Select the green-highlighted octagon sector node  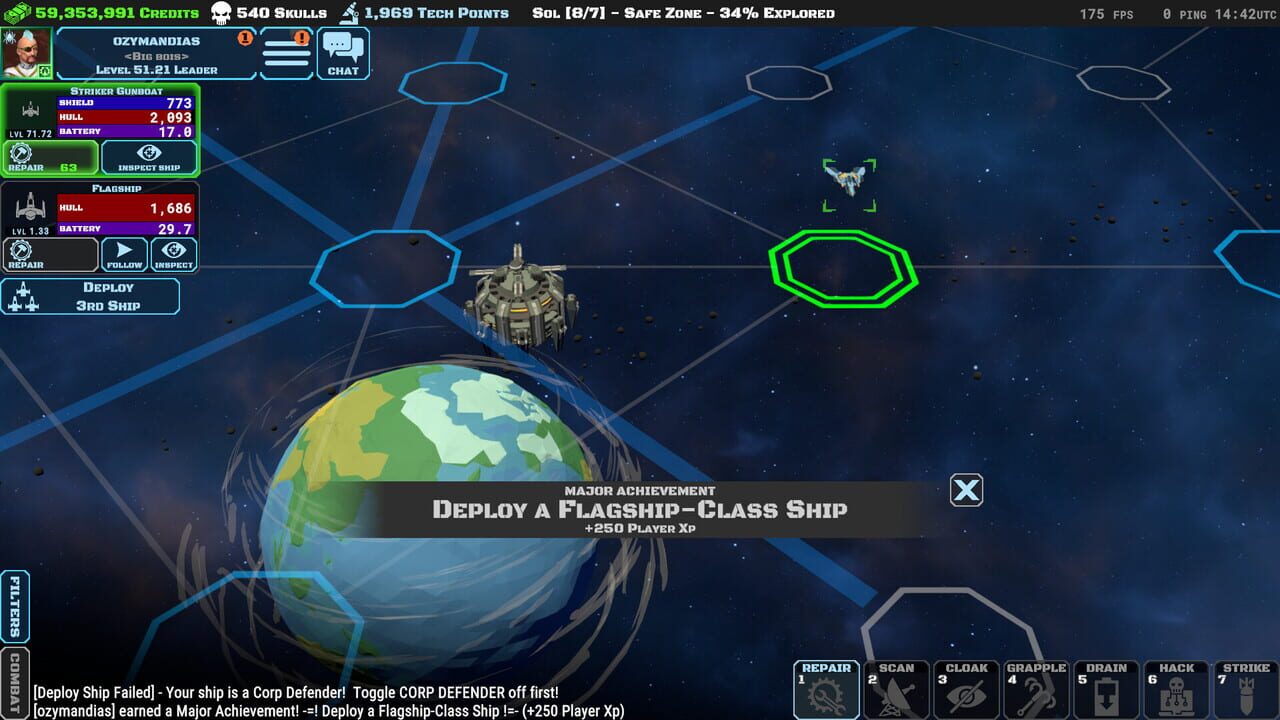pyautogui.click(x=843, y=270)
